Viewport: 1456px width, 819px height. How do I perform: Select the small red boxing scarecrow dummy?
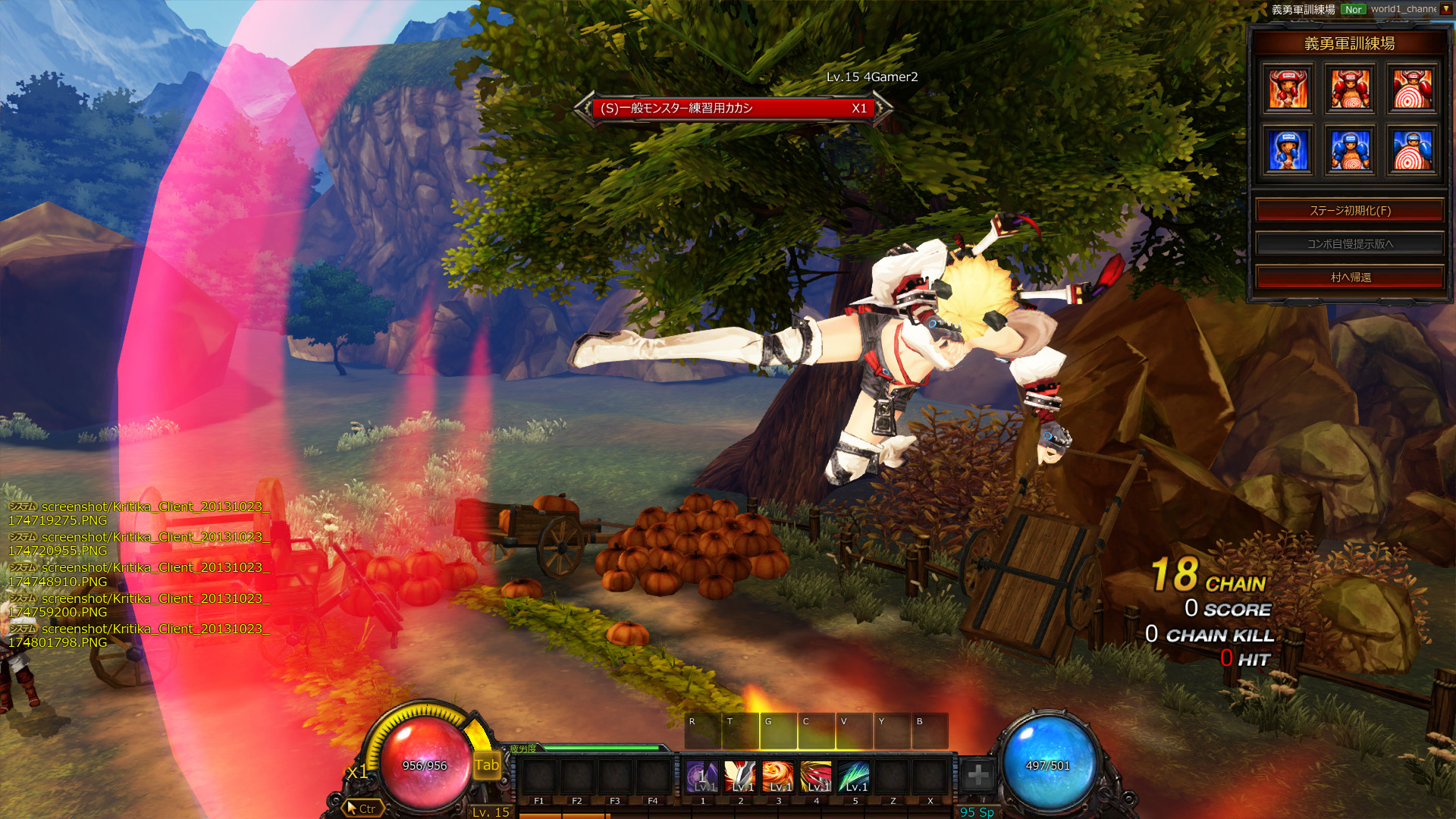[1288, 89]
